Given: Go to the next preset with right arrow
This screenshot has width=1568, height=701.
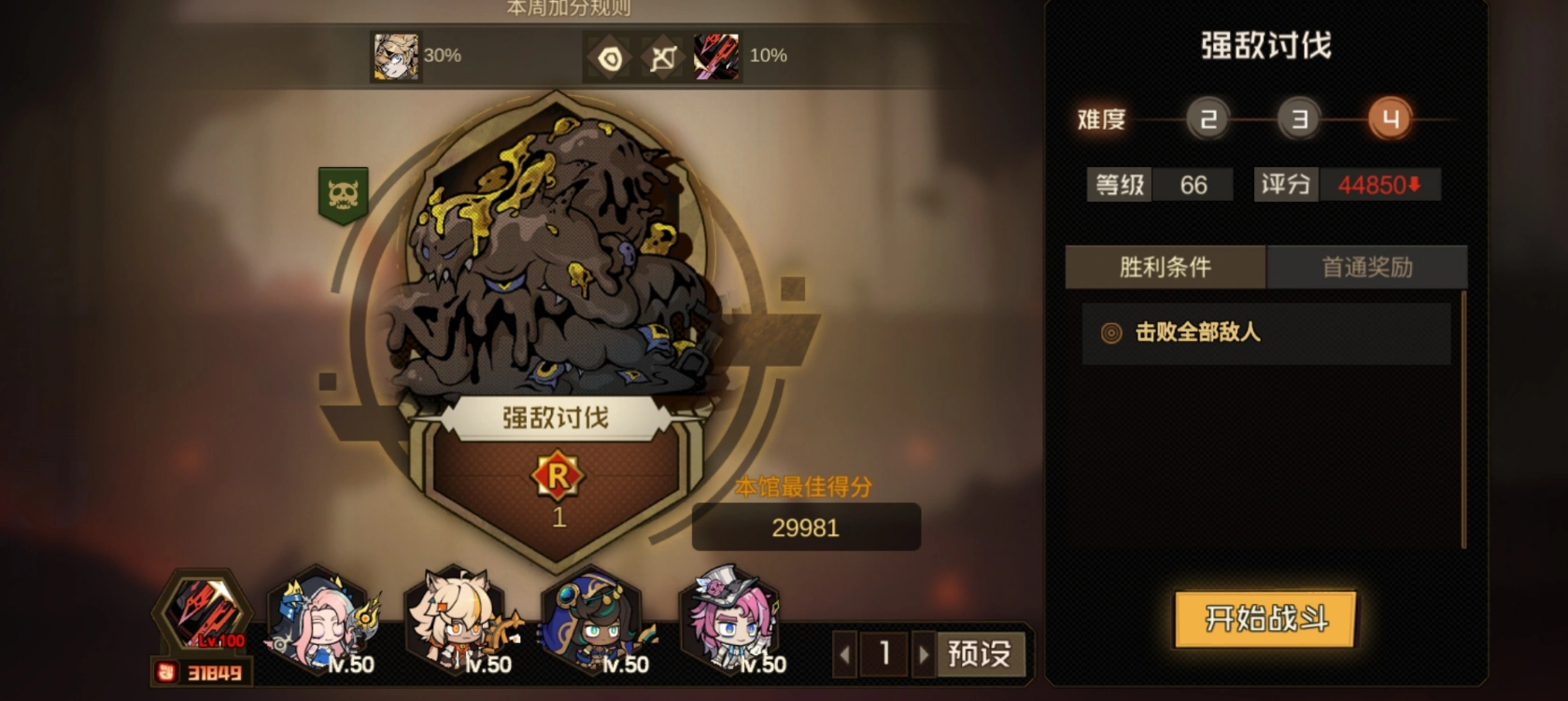Looking at the screenshot, I should pyautogui.click(x=924, y=654).
